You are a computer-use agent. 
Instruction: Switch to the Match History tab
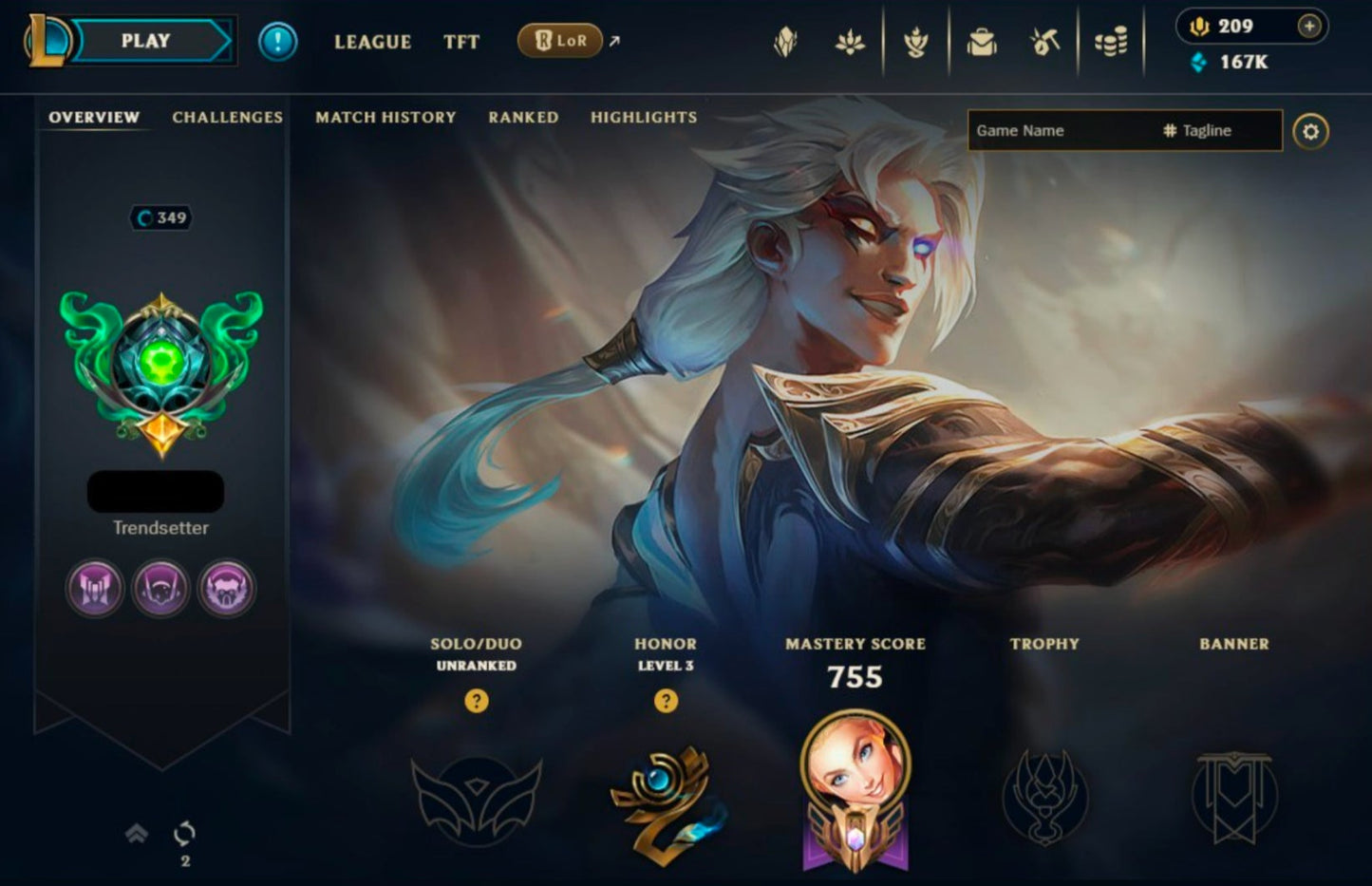pyautogui.click(x=385, y=117)
